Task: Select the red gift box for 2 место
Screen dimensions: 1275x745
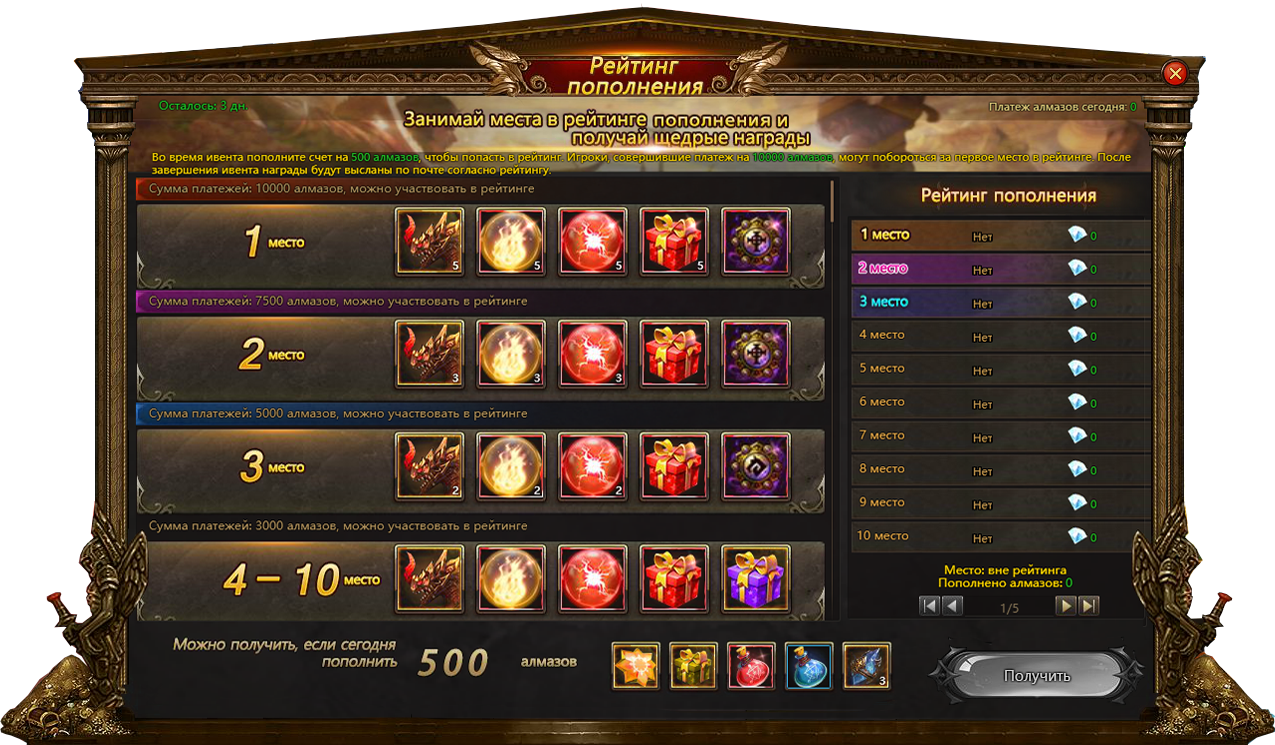Action: pos(674,354)
